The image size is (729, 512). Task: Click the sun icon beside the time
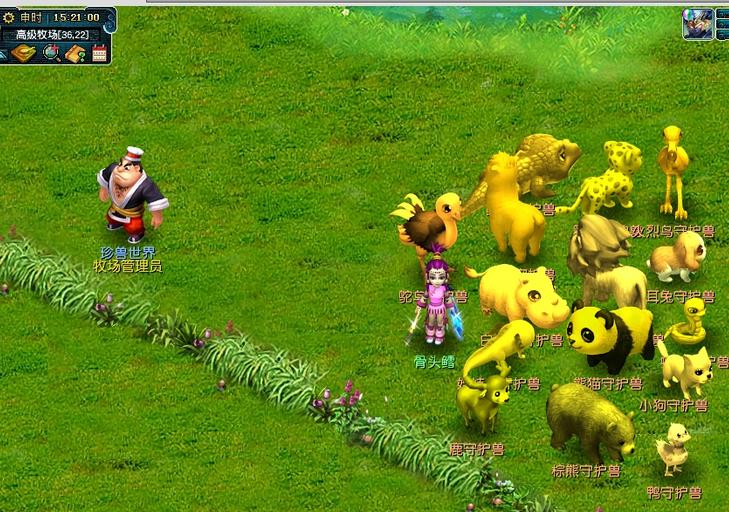8,17
